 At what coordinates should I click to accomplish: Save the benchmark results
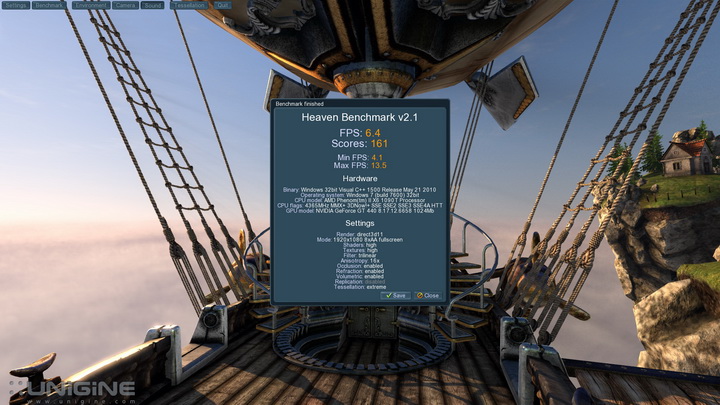tap(395, 295)
